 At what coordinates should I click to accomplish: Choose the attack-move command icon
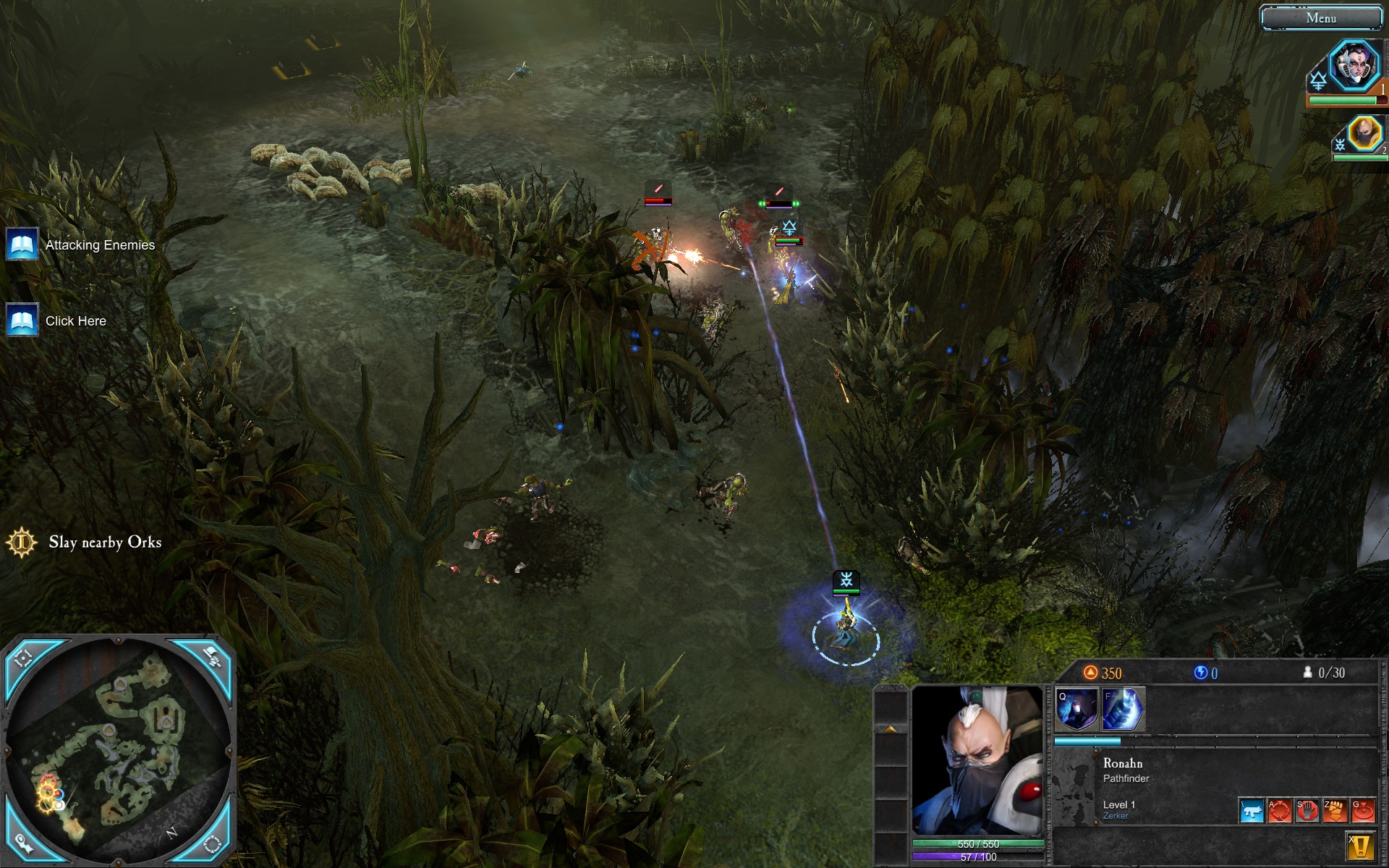[x=1279, y=811]
